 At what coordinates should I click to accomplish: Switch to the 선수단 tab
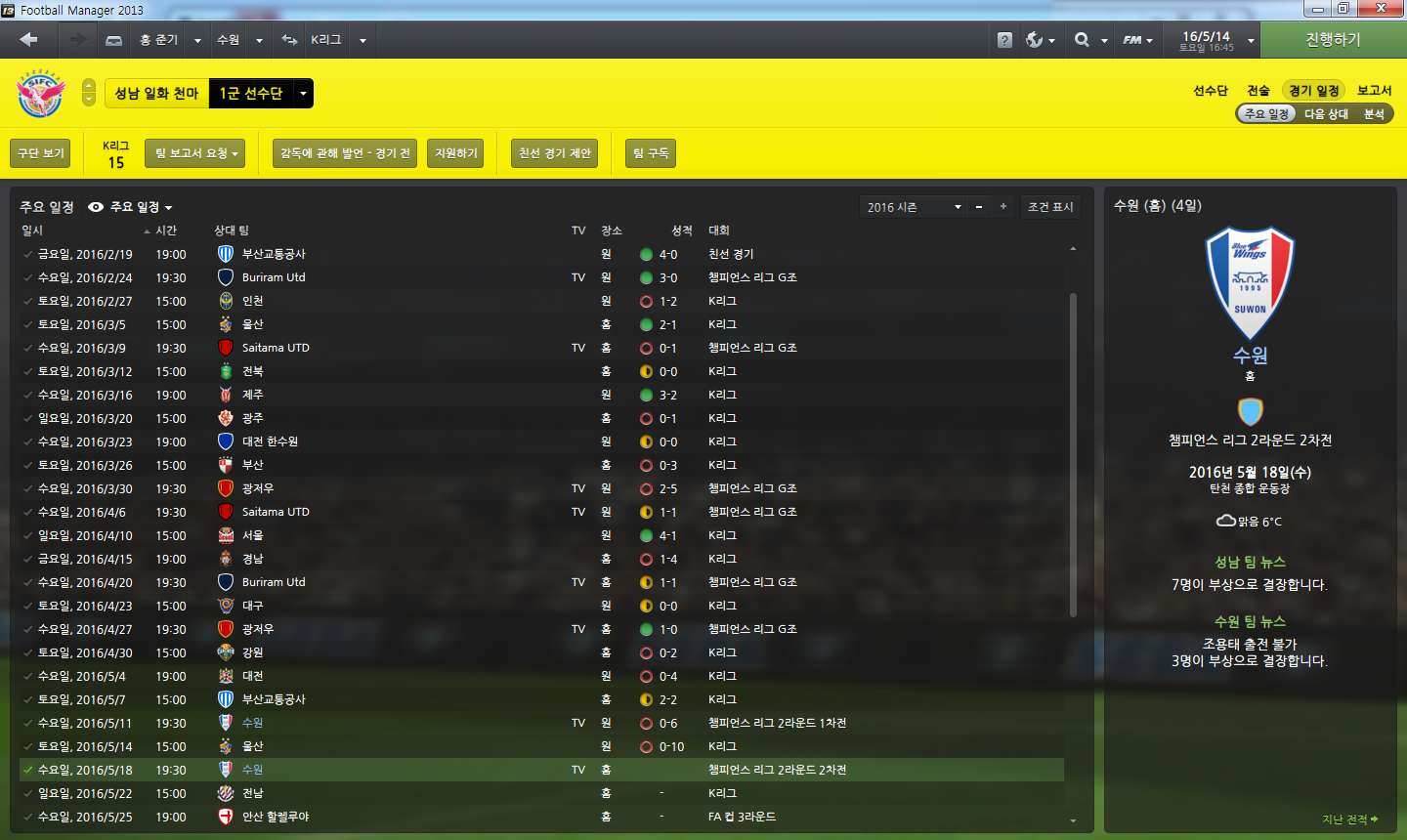tap(1210, 91)
